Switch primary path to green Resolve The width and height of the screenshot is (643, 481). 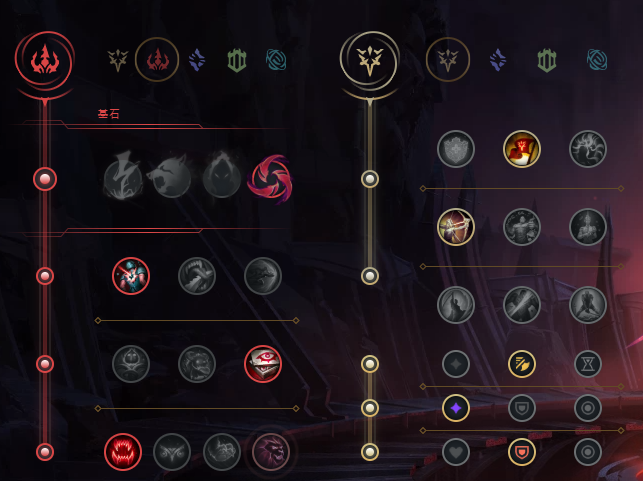236,60
